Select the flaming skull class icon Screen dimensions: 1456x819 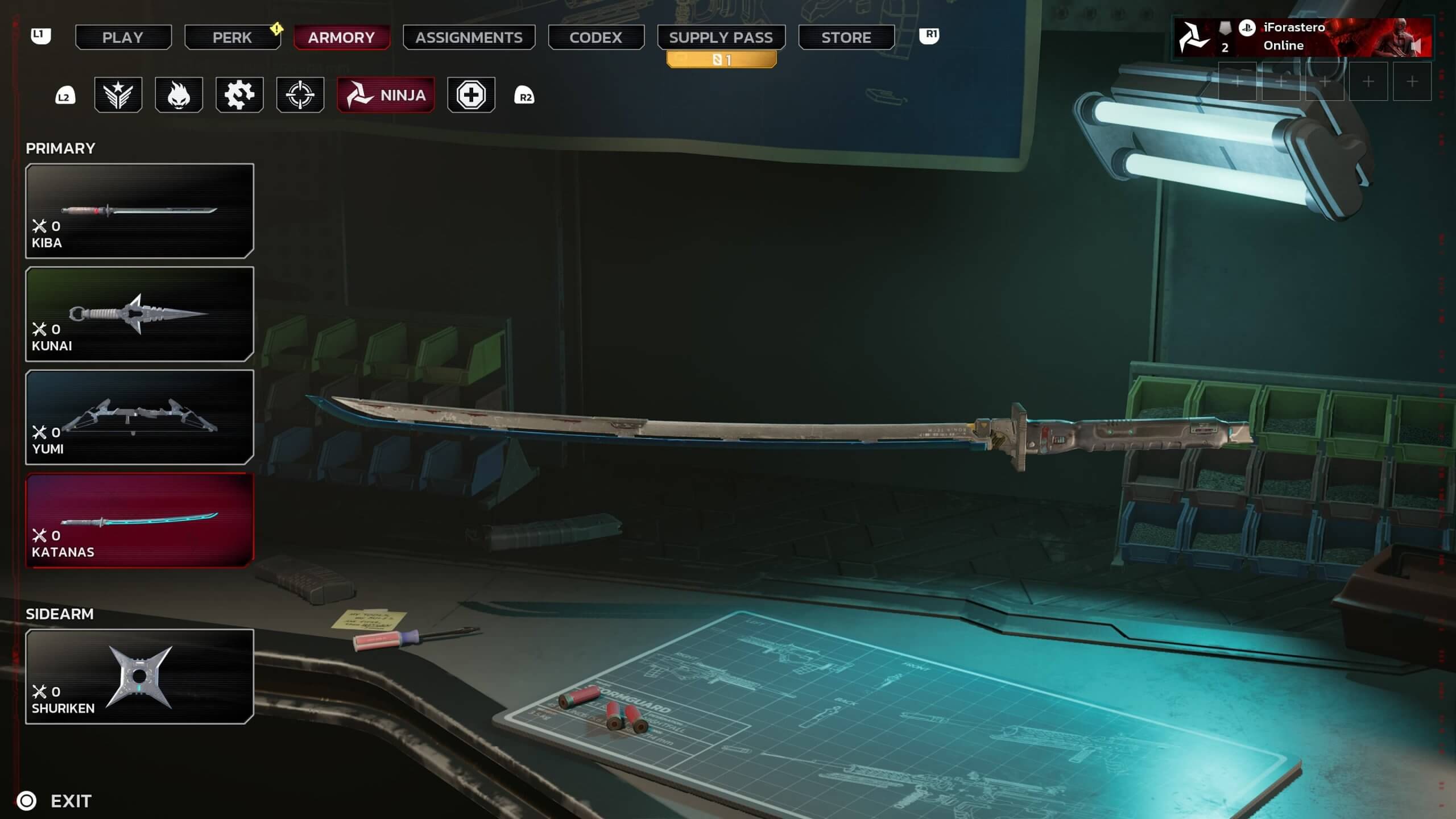pos(179,95)
